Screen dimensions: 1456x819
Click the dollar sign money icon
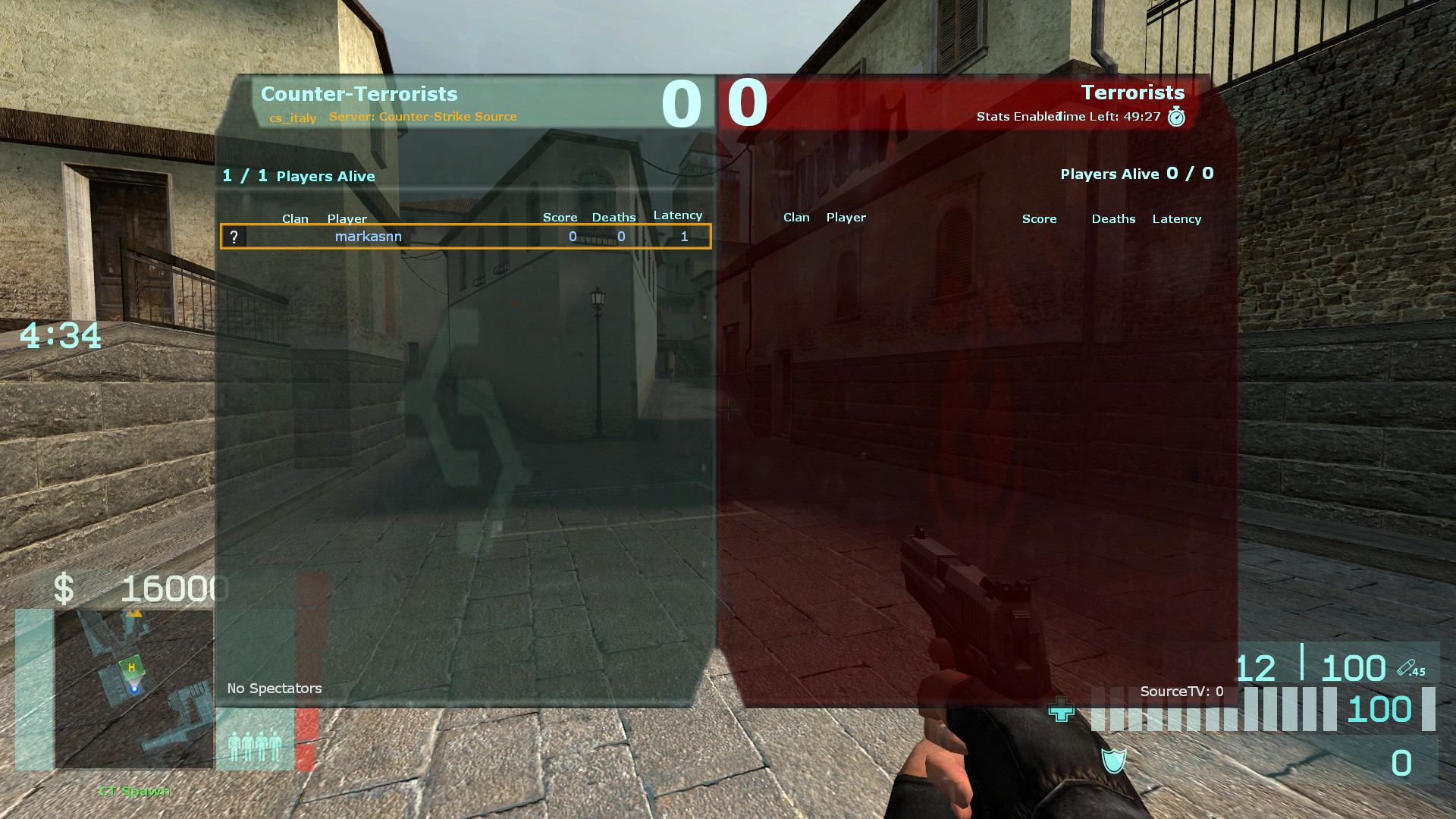coord(65,586)
